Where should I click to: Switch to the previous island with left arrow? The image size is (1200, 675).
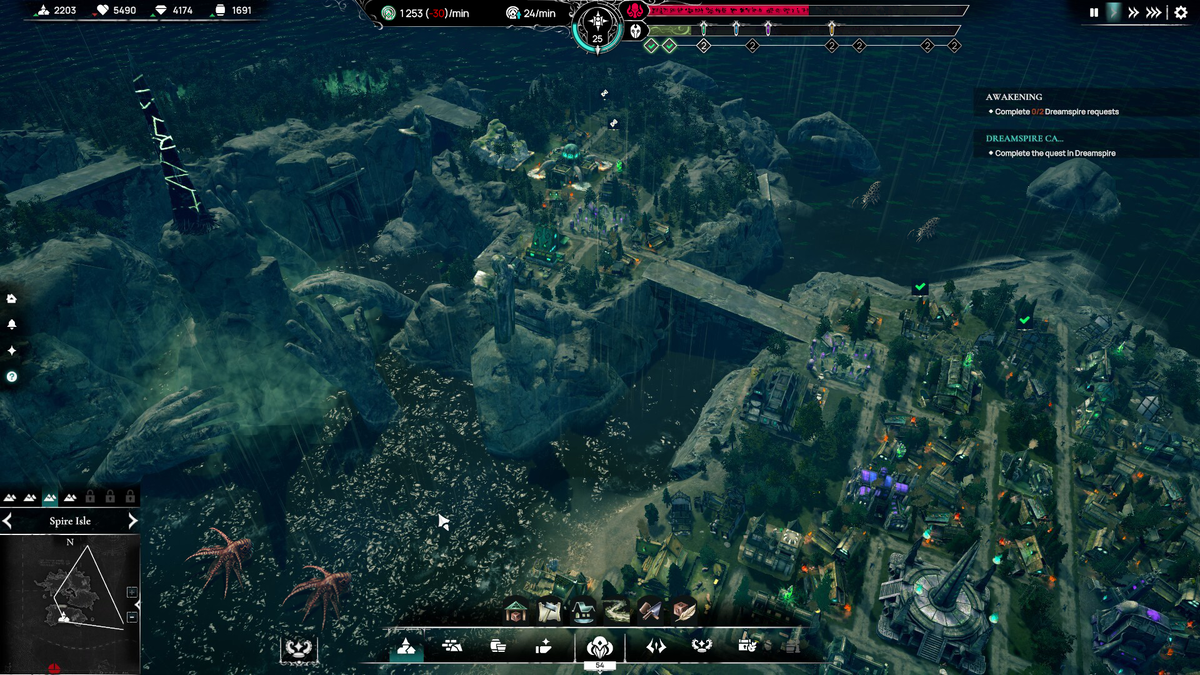click(x=8, y=521)
